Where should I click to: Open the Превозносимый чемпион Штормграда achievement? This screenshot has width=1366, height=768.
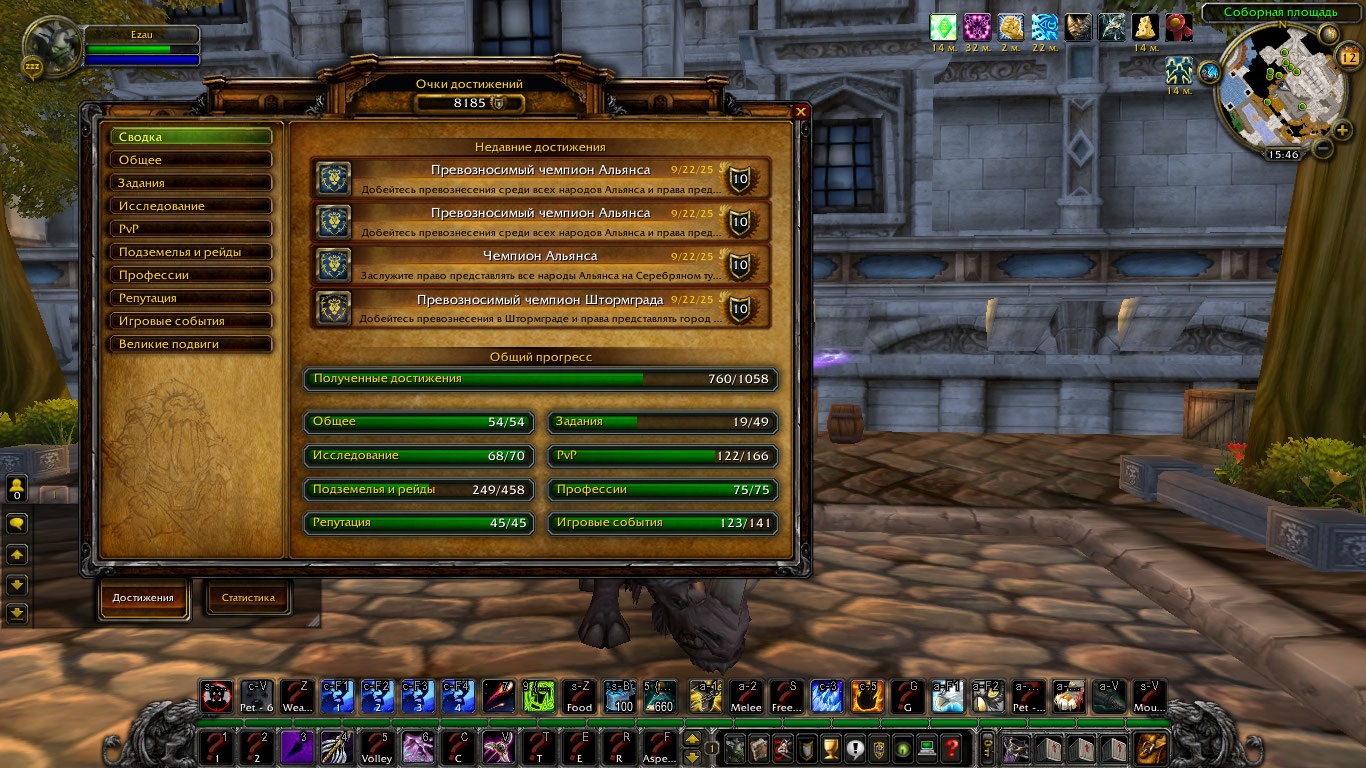pos(540,308)
